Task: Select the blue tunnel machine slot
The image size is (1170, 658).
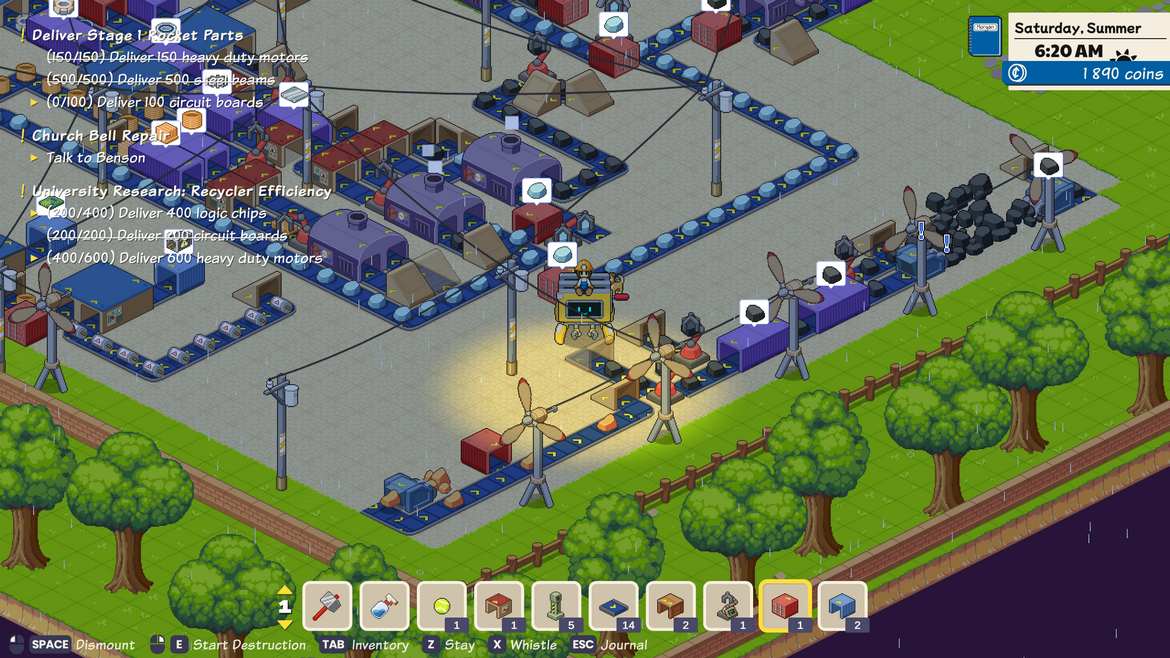Action: click(x=842, y=606)
